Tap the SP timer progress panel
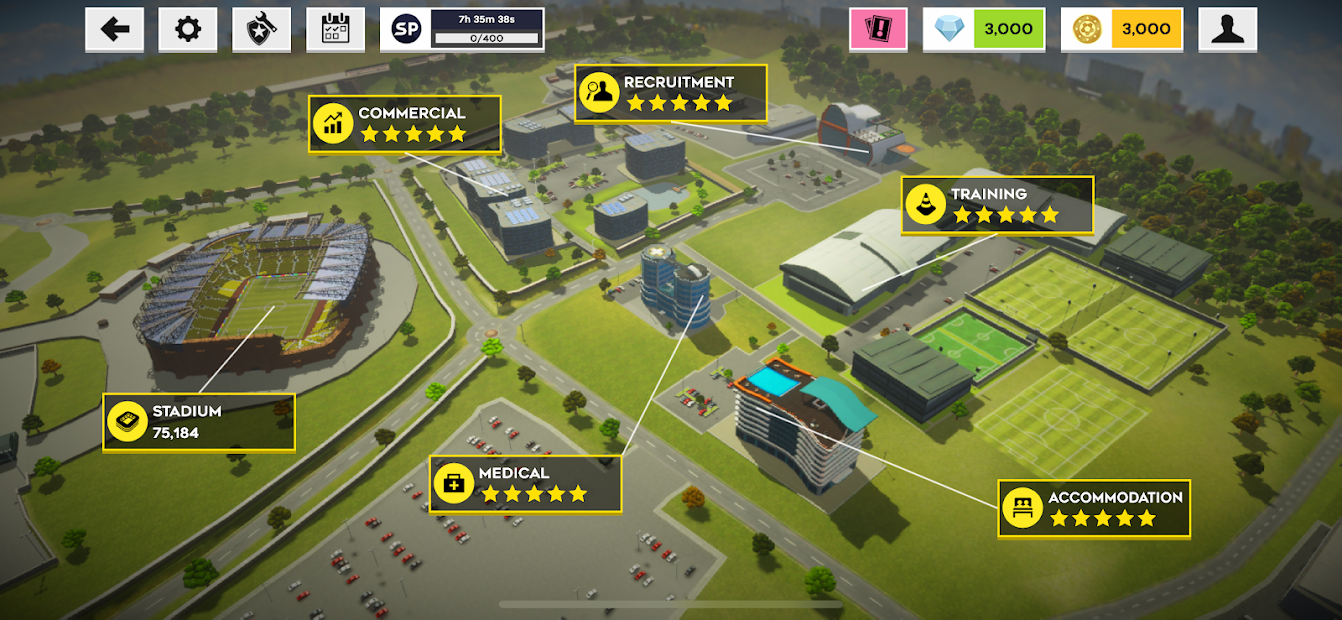Image resolution: width=1342 pixels, height=620 pixels. coord(462,30)
